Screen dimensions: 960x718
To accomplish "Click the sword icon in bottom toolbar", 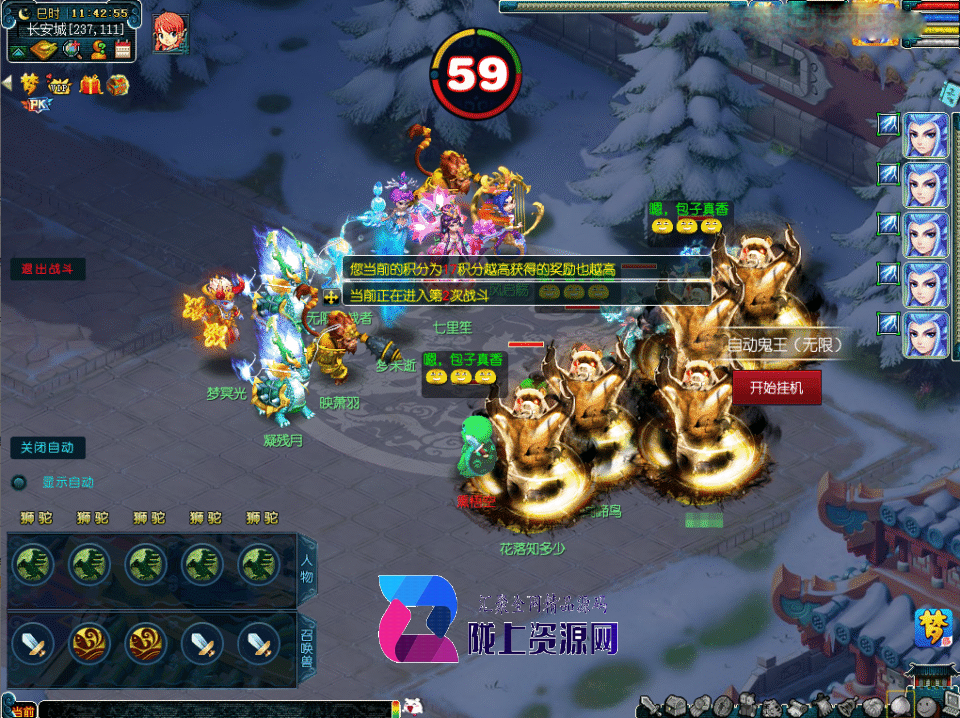I will [652, 706].
